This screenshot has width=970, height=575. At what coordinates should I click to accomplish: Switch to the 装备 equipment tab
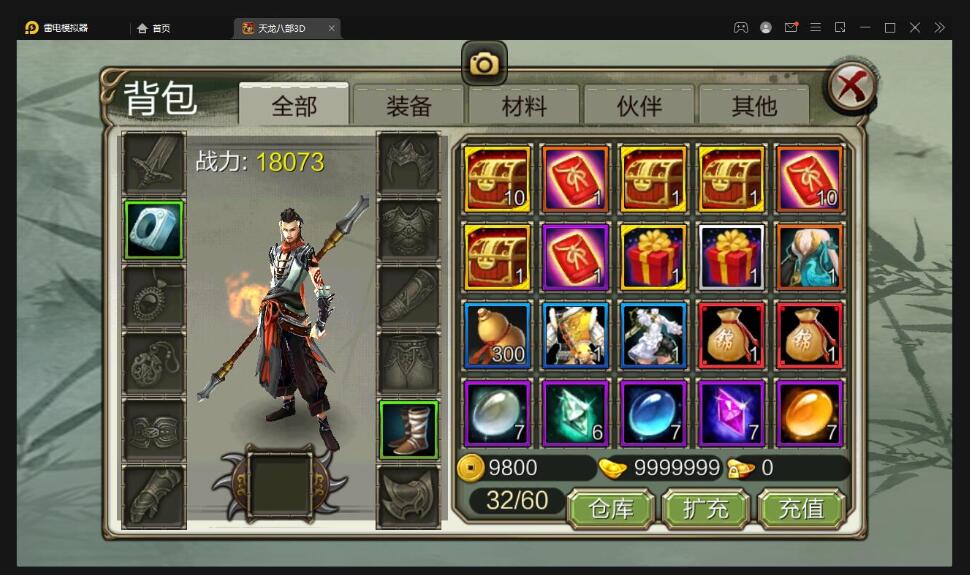[x=409, y=105]
